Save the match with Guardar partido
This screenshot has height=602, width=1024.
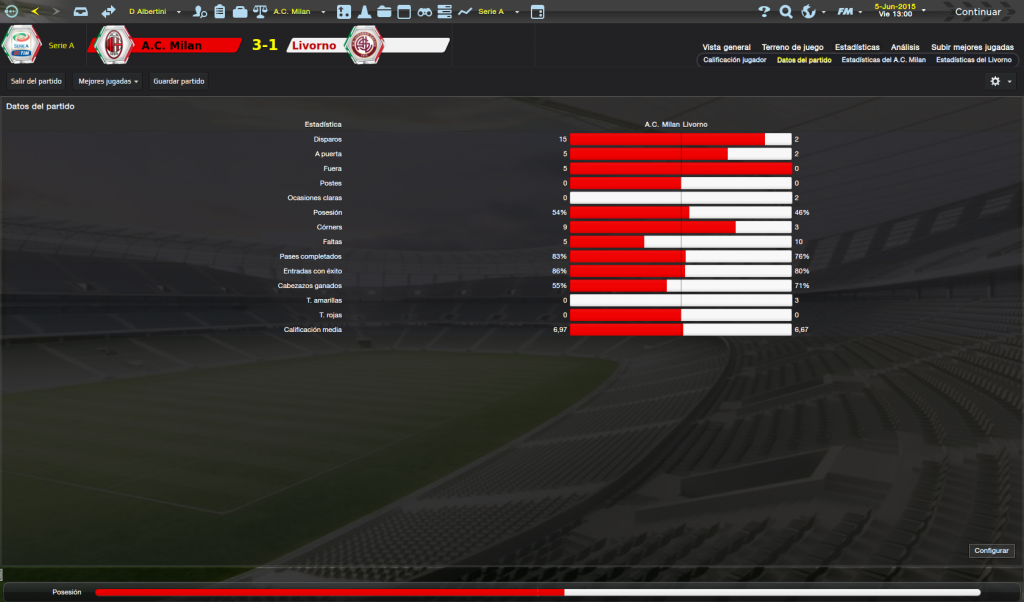pyautogui.click(x=180, y=81)
